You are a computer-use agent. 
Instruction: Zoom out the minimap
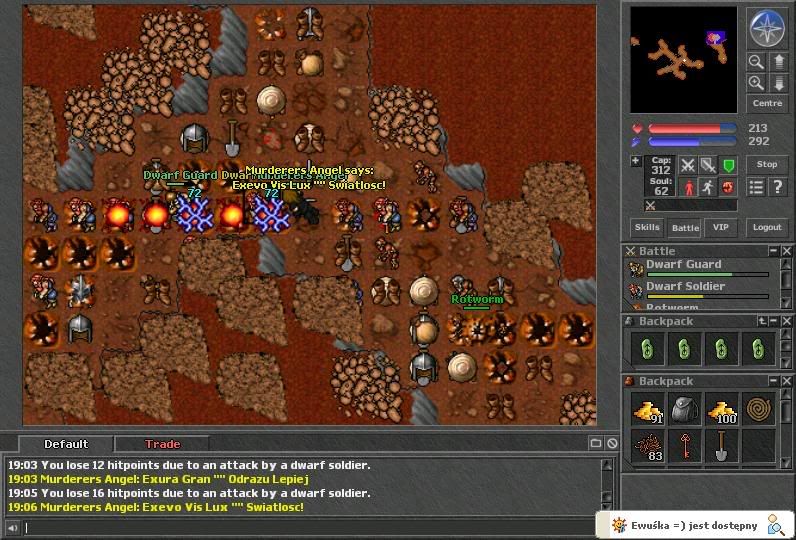[756, 62]
